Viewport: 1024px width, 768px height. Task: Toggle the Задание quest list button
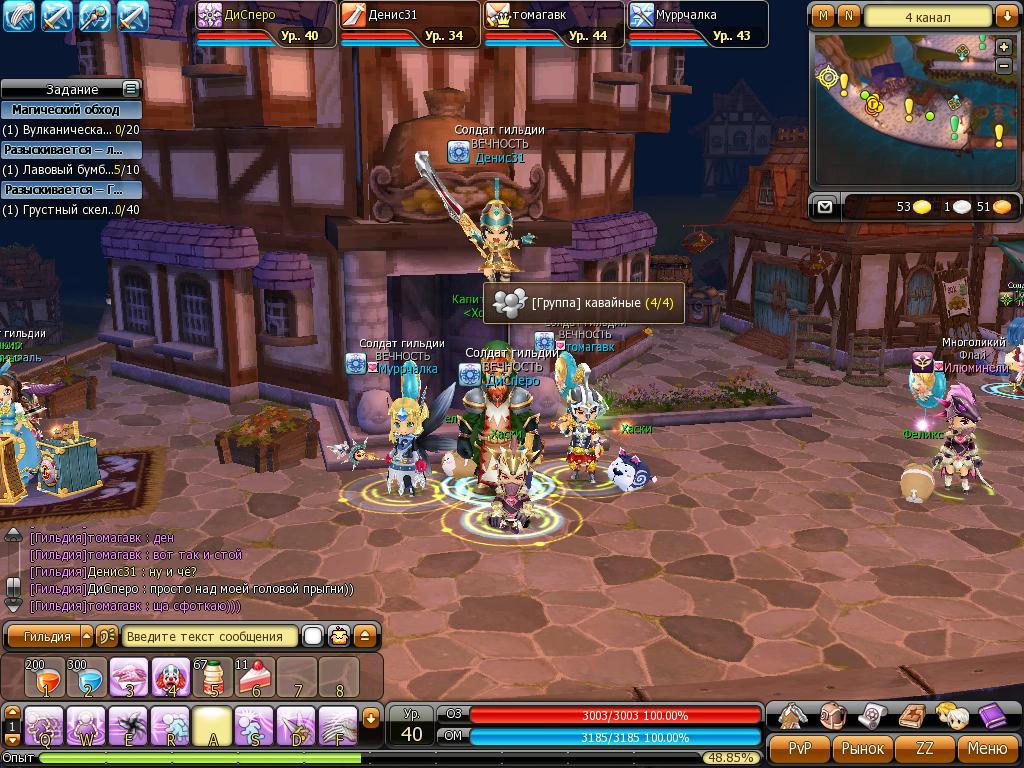click(x=130, y=89)
